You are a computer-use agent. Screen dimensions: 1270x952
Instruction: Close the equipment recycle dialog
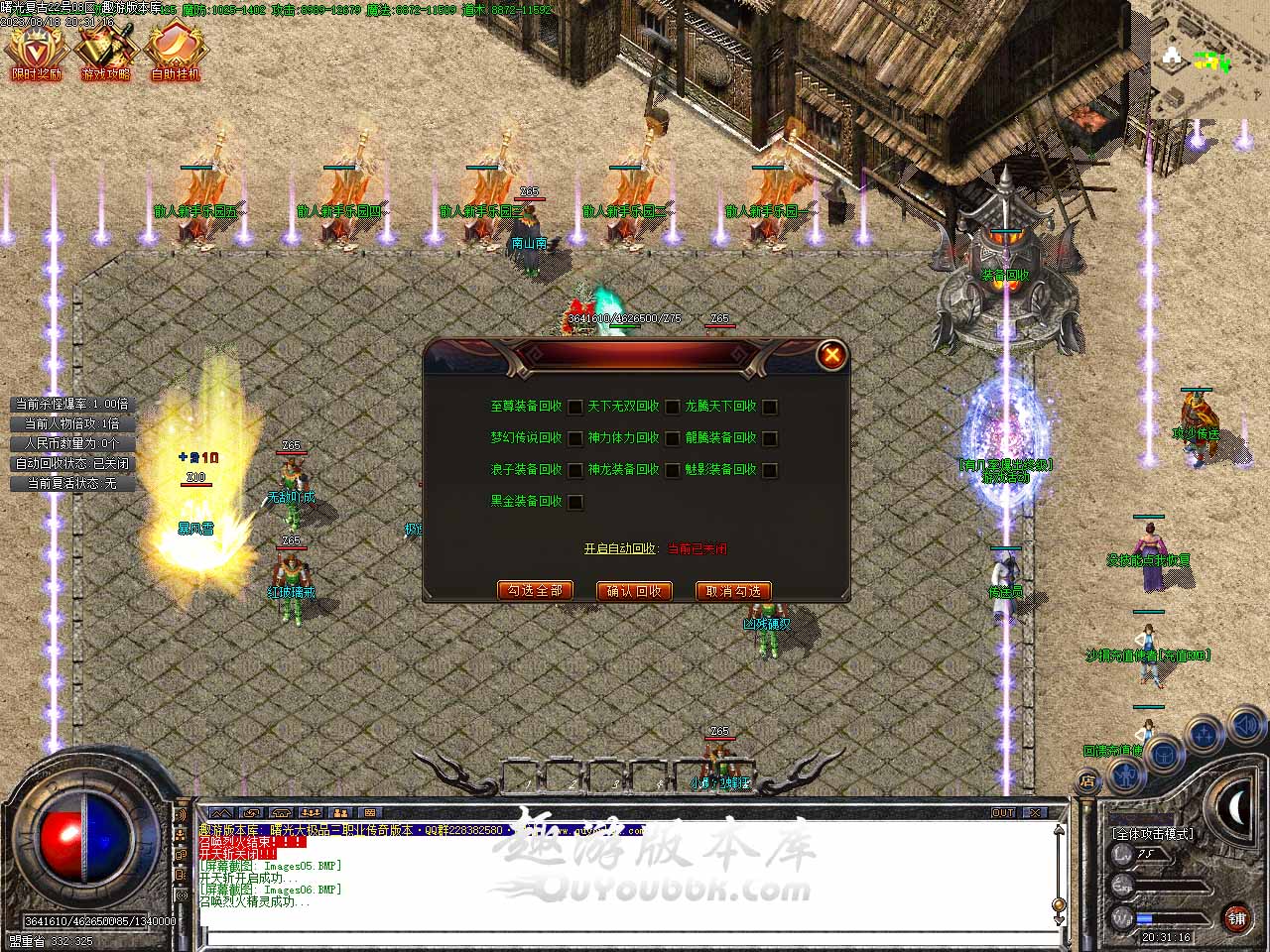(x=831, y=354)
